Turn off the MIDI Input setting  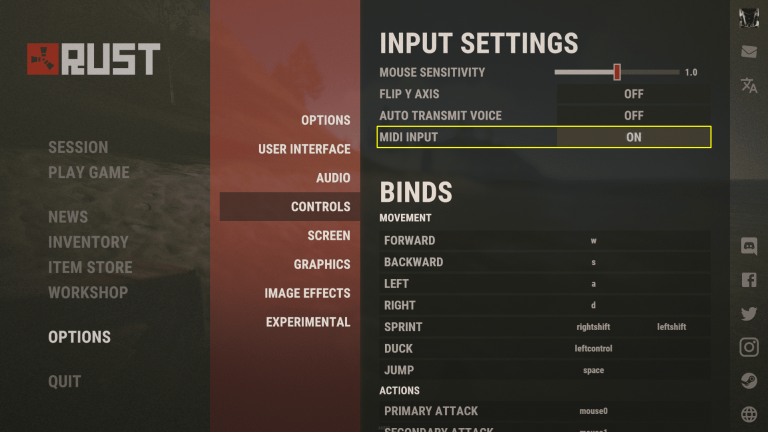633,137
